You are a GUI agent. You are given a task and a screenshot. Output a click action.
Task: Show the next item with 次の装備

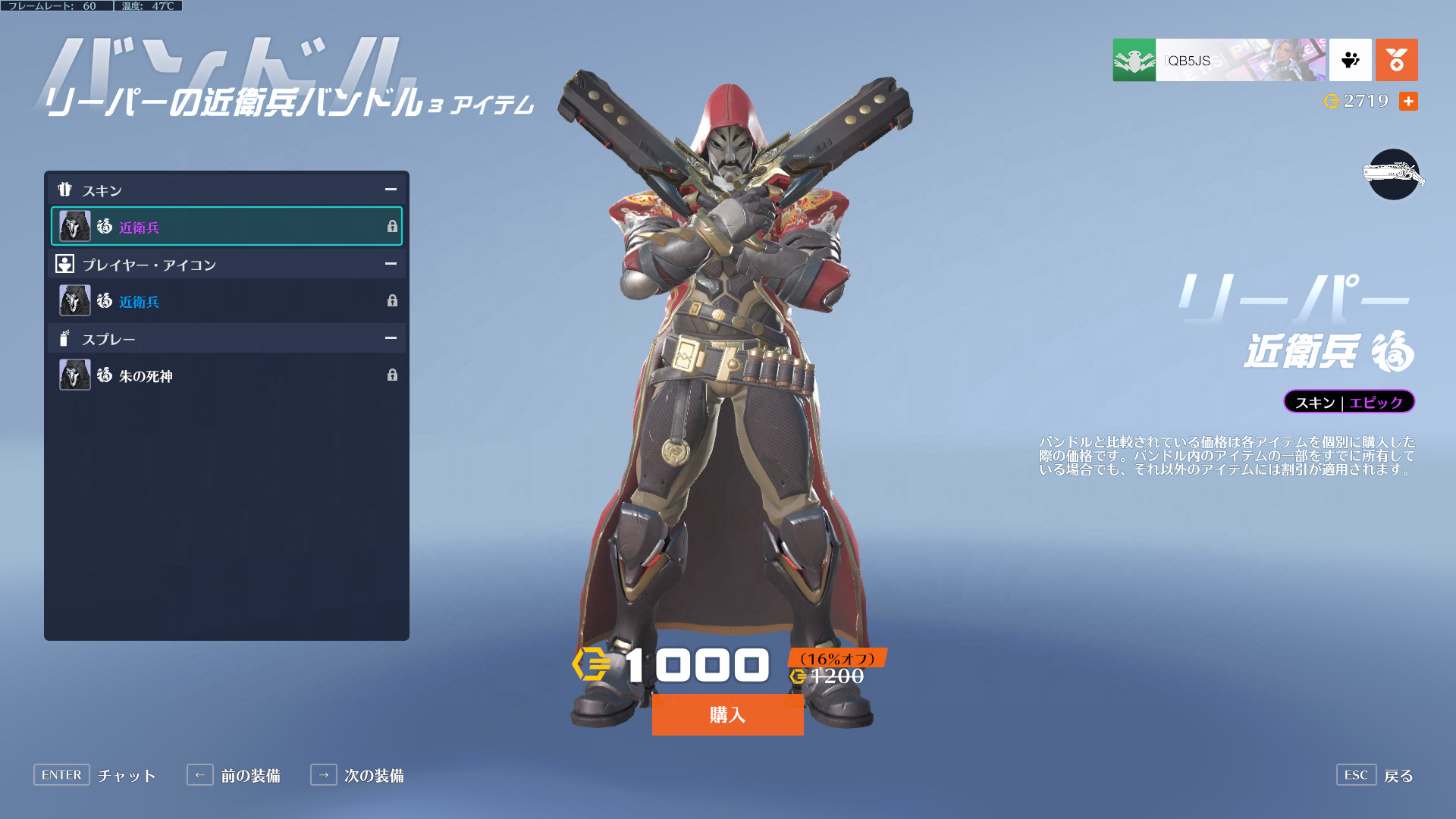coord(357,775)
